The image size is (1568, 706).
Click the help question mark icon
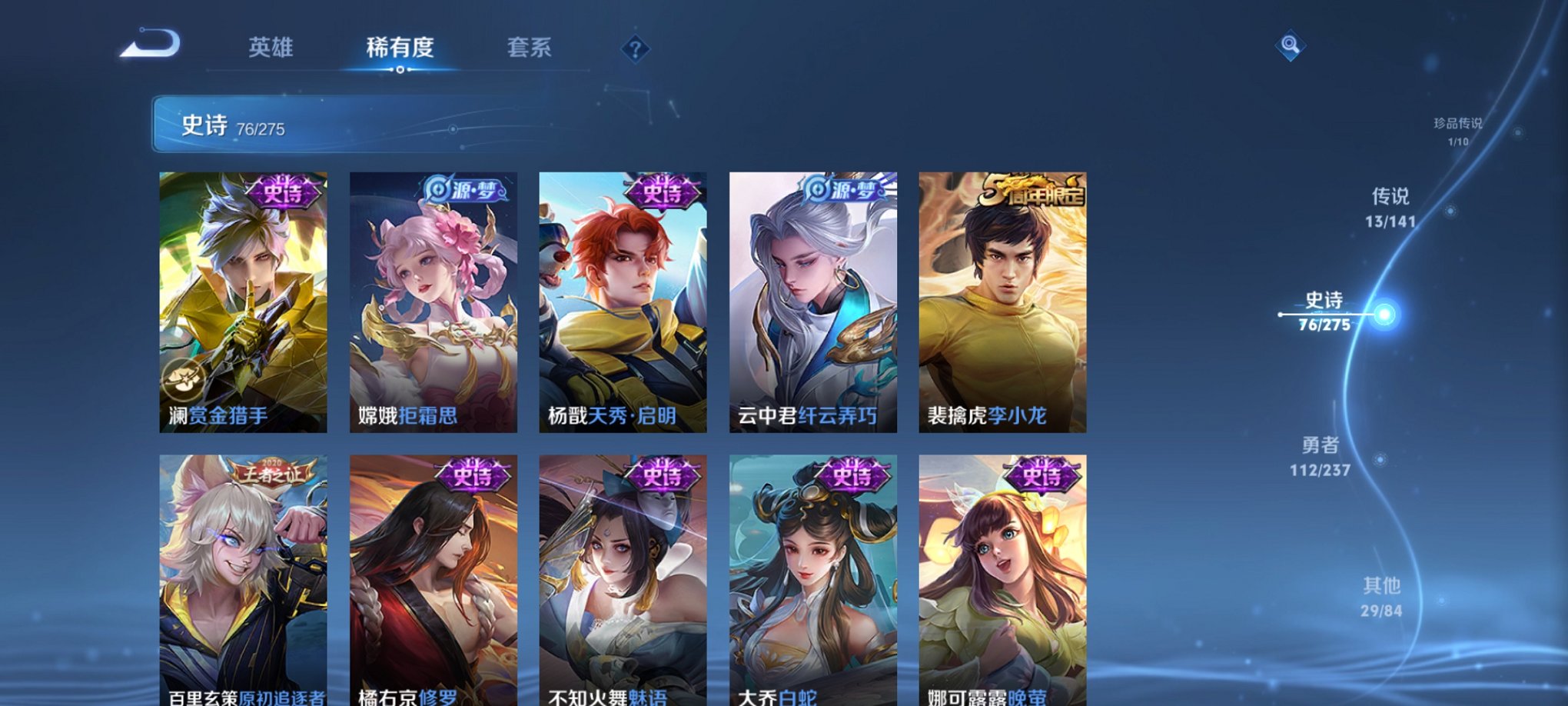633,49
